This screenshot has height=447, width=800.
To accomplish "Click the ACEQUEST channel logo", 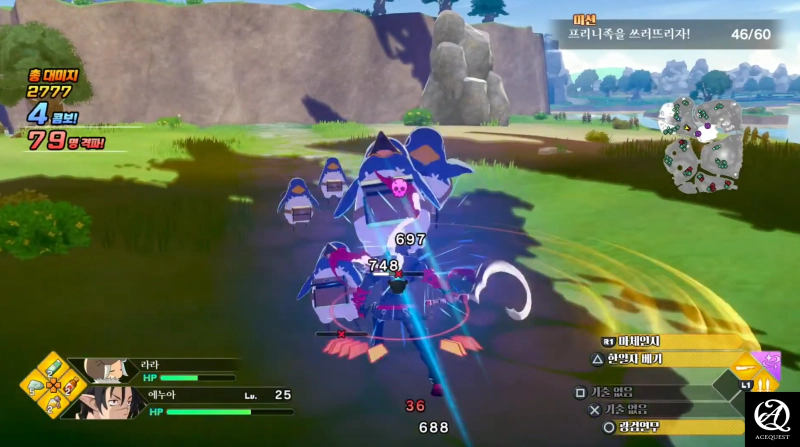I will tap(772, 419).
